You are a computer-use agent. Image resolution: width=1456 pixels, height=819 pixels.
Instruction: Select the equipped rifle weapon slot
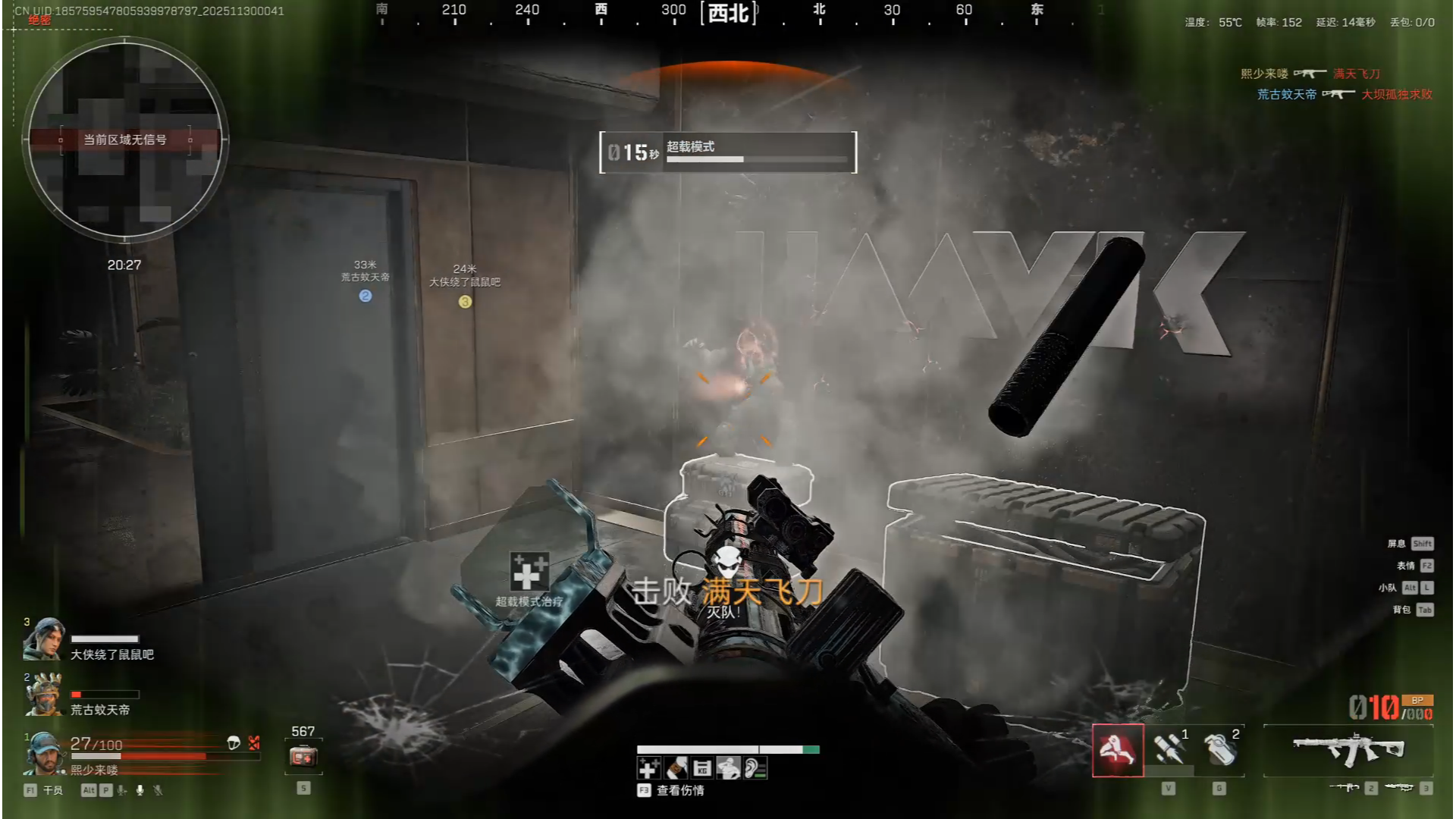coord(1348,750)
